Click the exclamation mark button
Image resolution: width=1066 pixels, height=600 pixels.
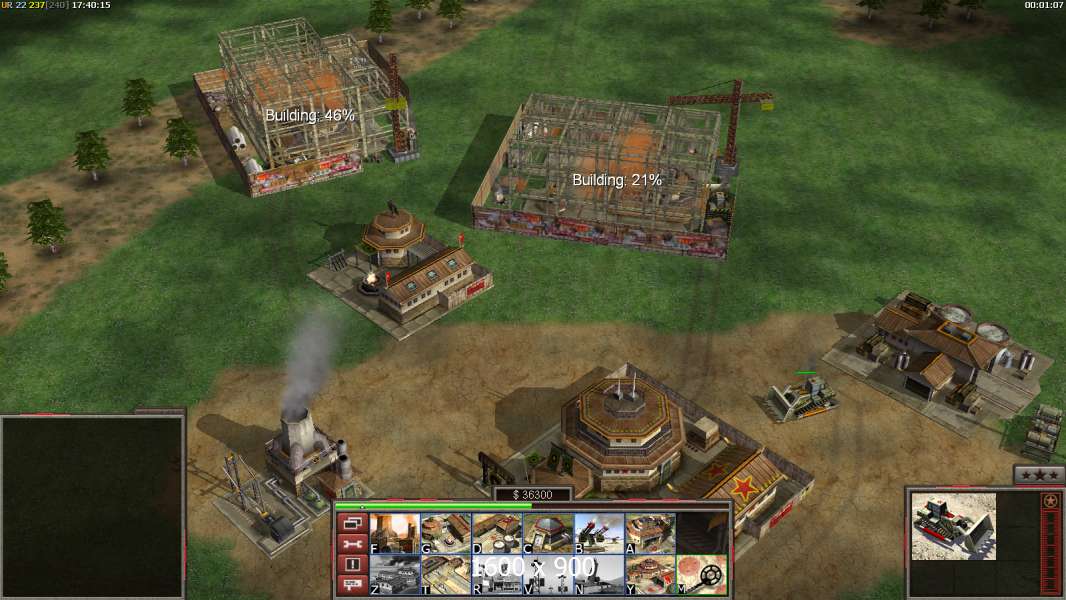(352, 564)
